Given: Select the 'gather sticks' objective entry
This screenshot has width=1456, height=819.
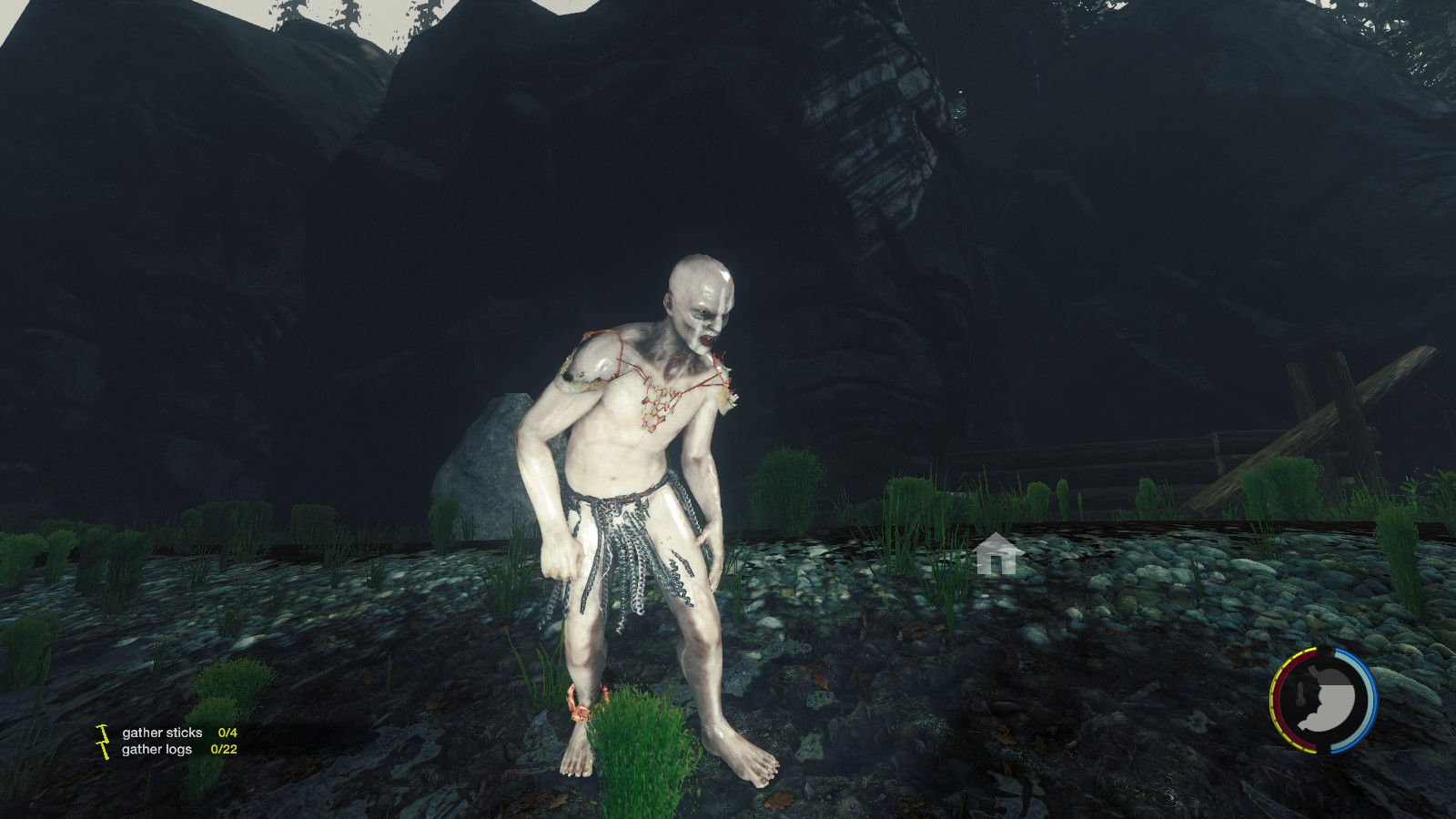Looking at the screenshot, I should click(162, 733).
